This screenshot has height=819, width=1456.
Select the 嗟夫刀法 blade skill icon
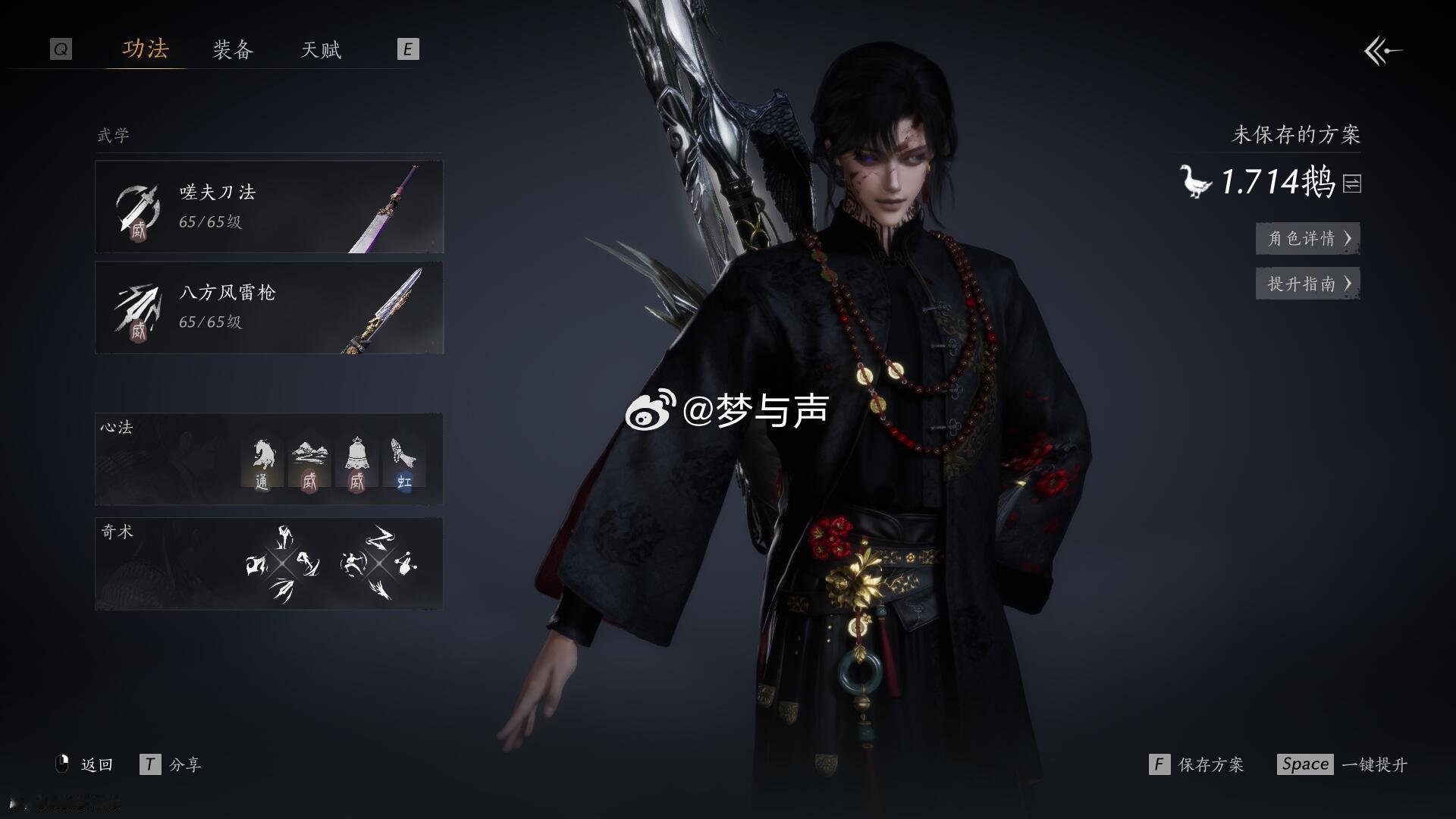(139, 206)
